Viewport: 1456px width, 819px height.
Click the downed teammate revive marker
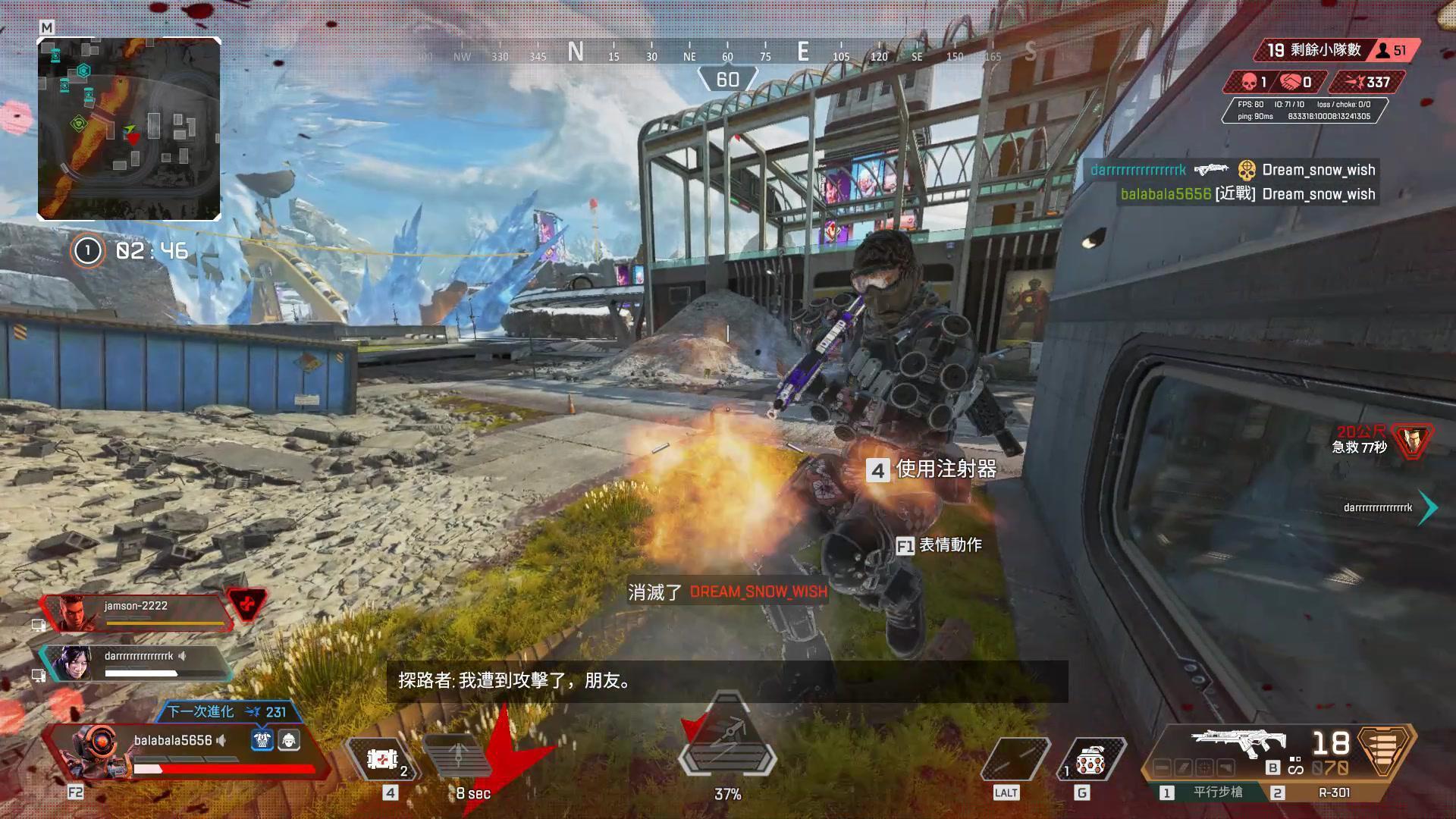[1413, 441]
